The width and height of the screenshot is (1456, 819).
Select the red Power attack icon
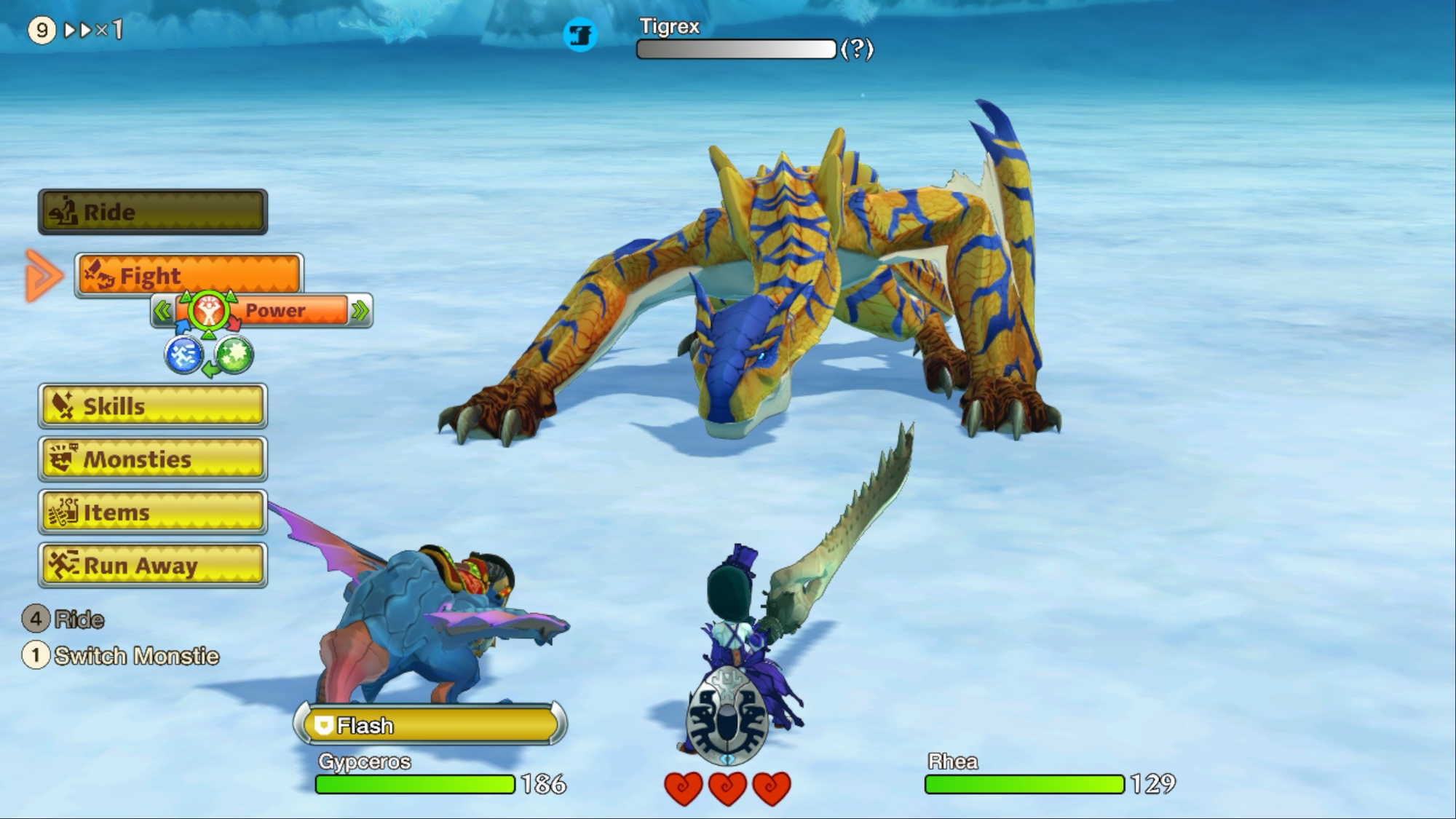coord(209,312)
